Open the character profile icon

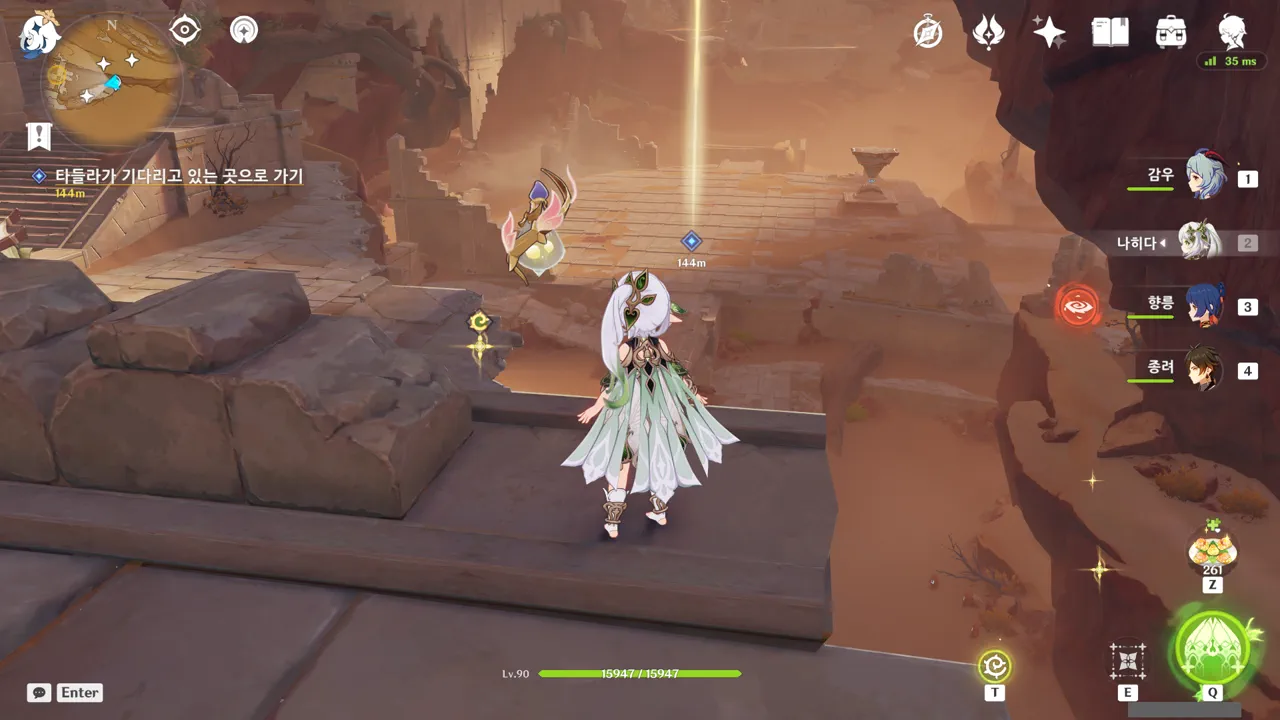pyautogui.click(x=1232, y=32)
